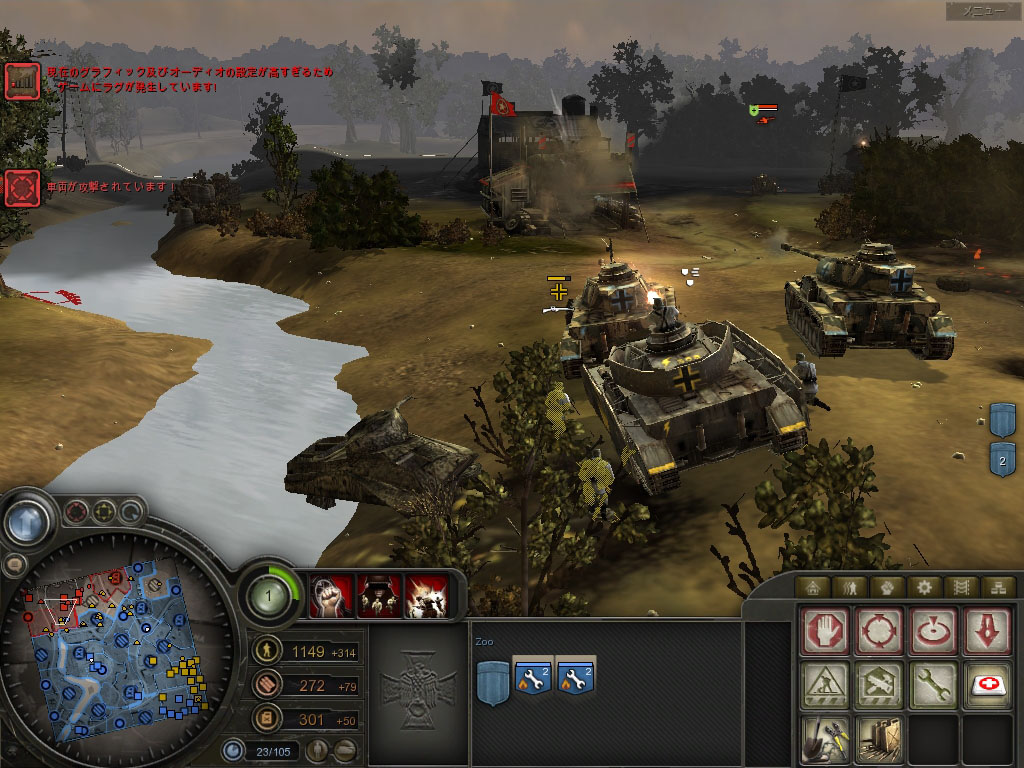Image resolution: width=1024 pixels, height=768 pixels.
Task: Open the advanced building menu with the house and tools
Action: point(879,686)
